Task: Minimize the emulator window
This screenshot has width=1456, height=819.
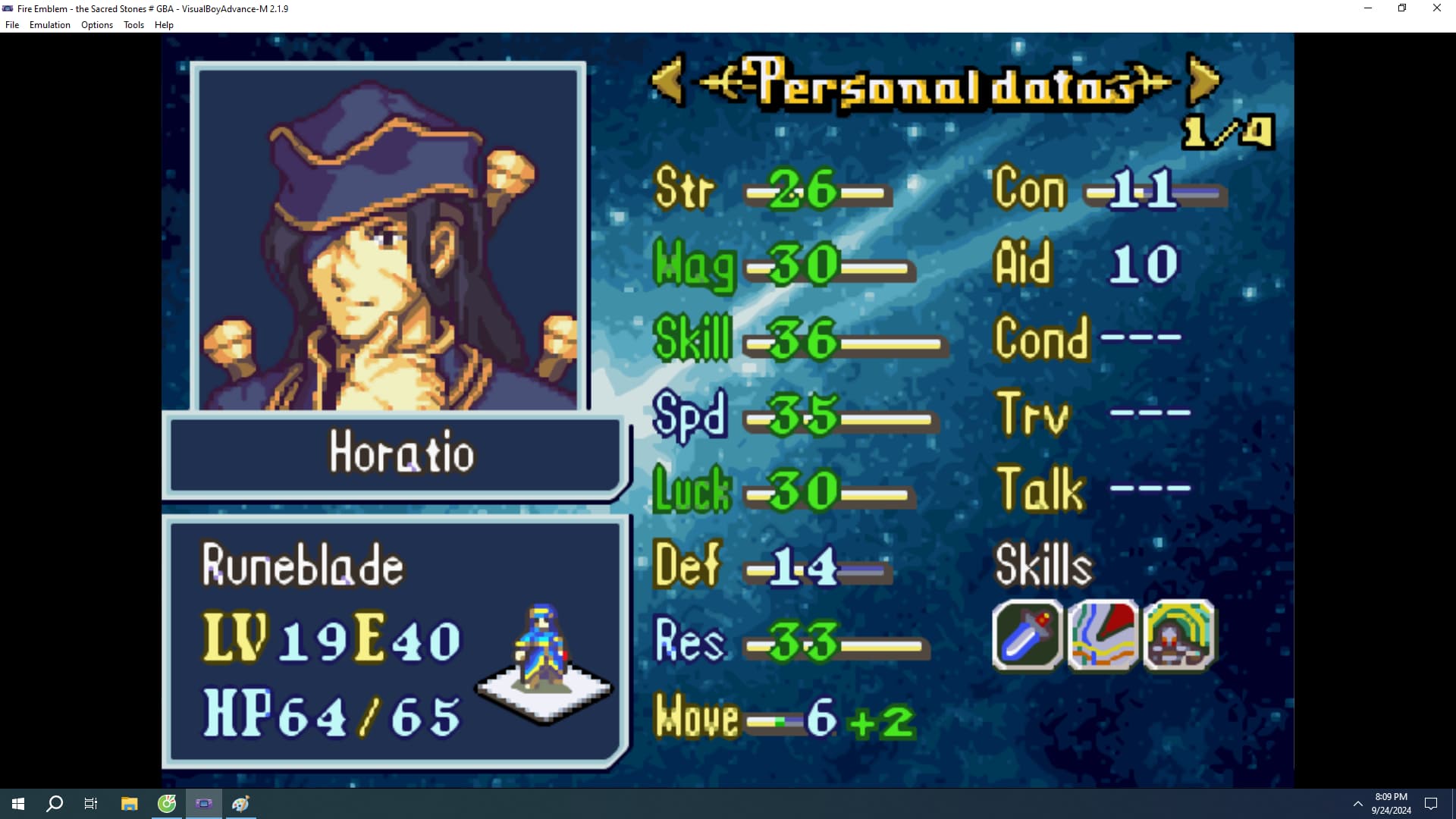Action: pos(1368,8)
